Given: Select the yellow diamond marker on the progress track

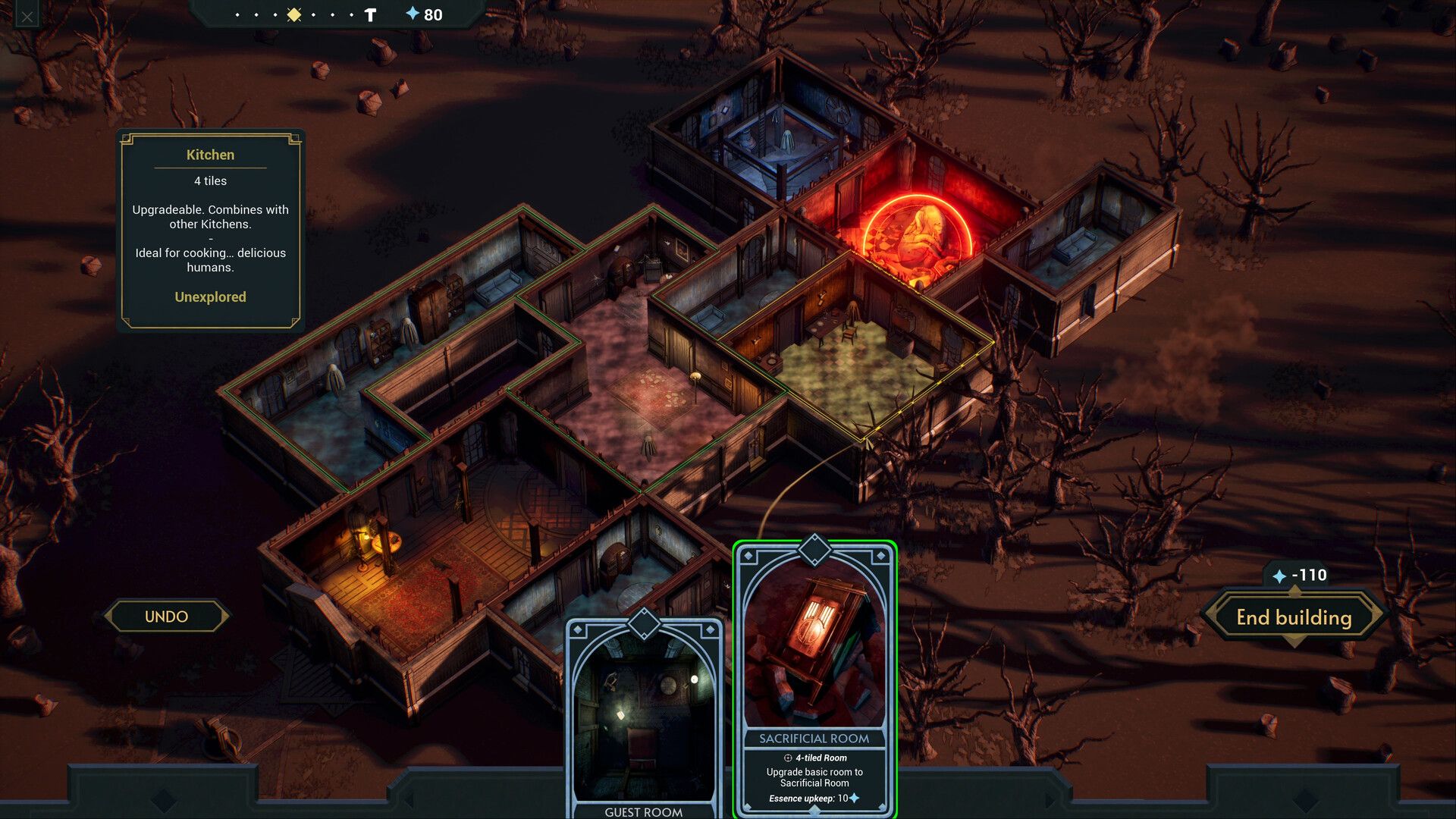Looking at the screenshot, I should (293, 14).
